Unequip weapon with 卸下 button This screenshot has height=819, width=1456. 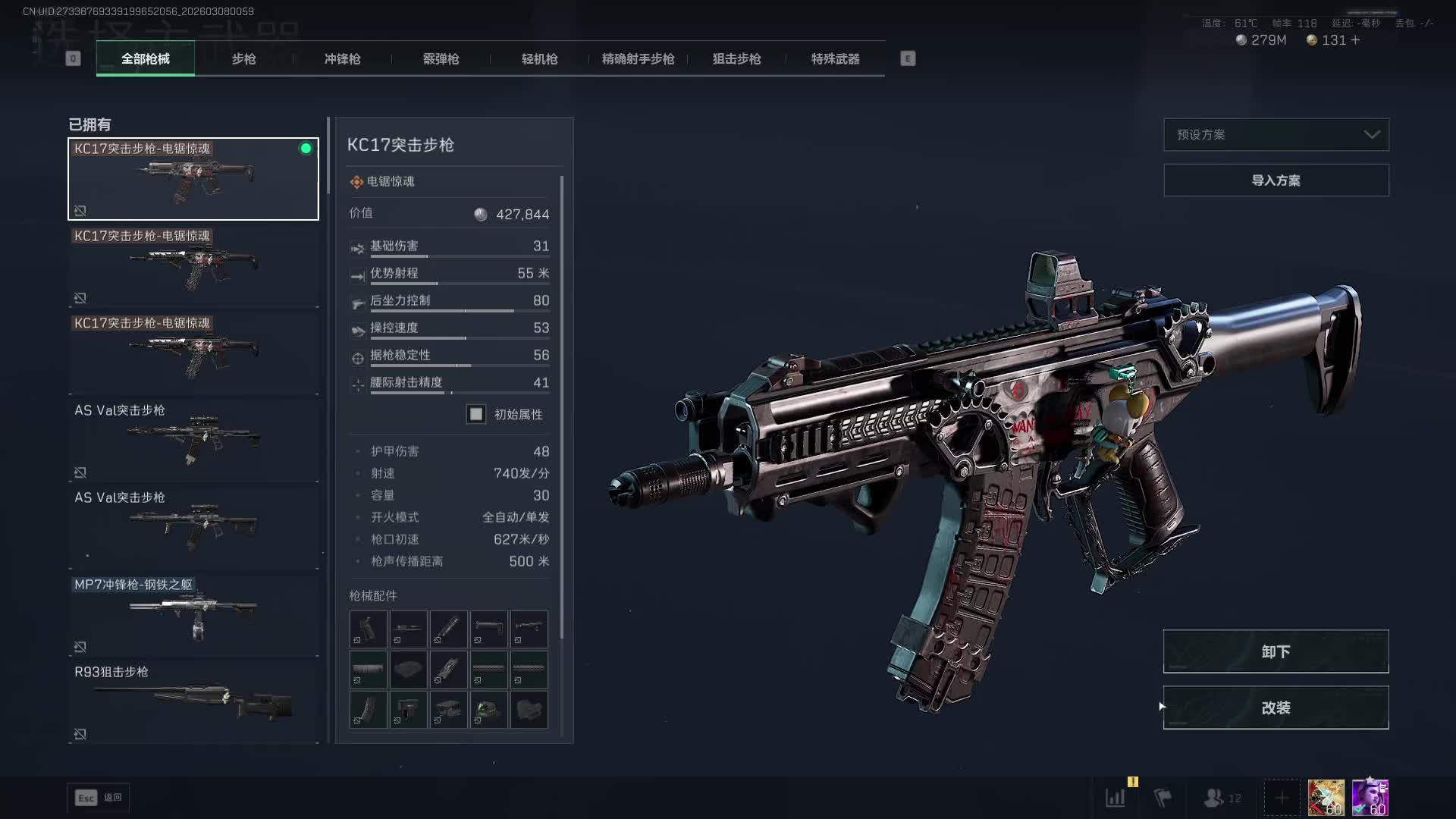[1276, 651]
